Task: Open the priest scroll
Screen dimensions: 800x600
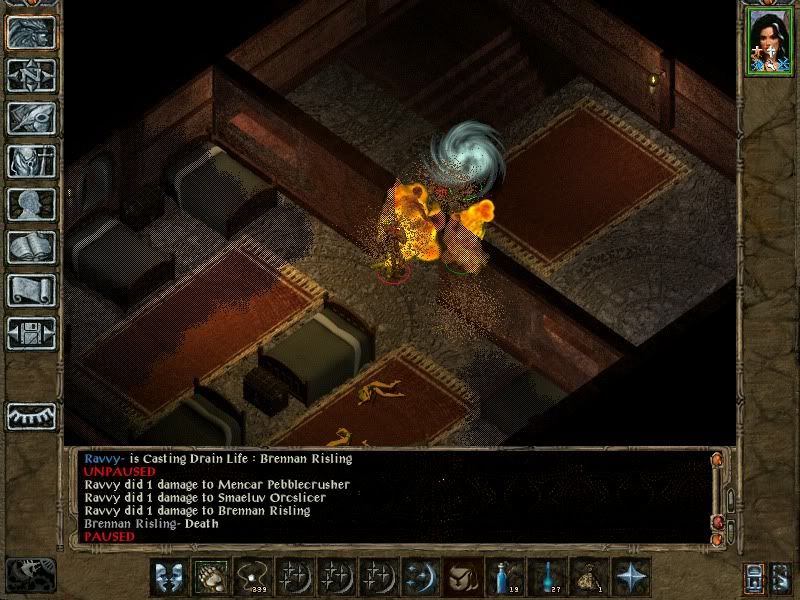Action: pyautogui.click(x=31, y=289)
